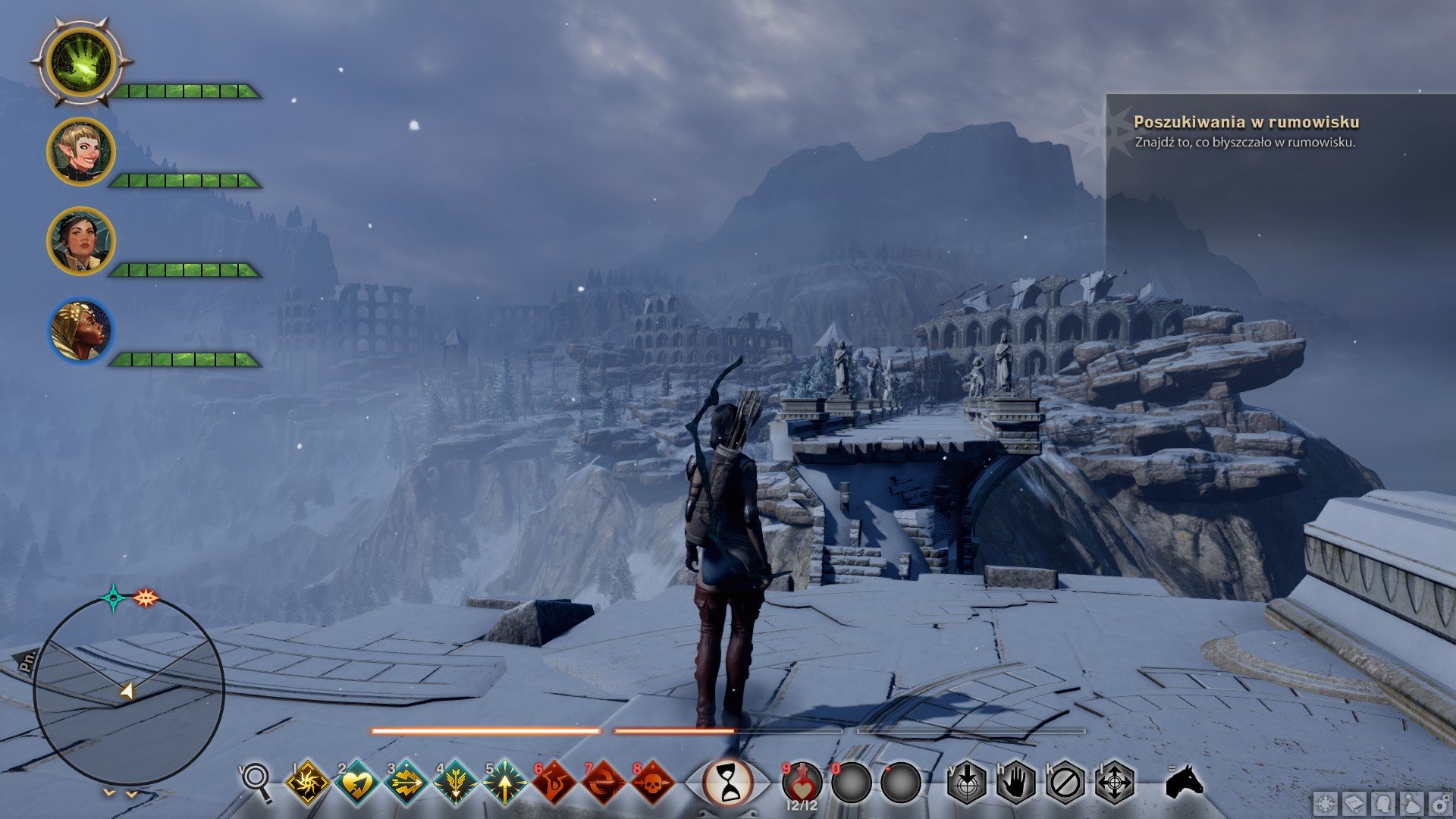Screen dimensions: 1456x819
Task: Choose the golden-headdress companion portrait
Action: tap(80, 330)
